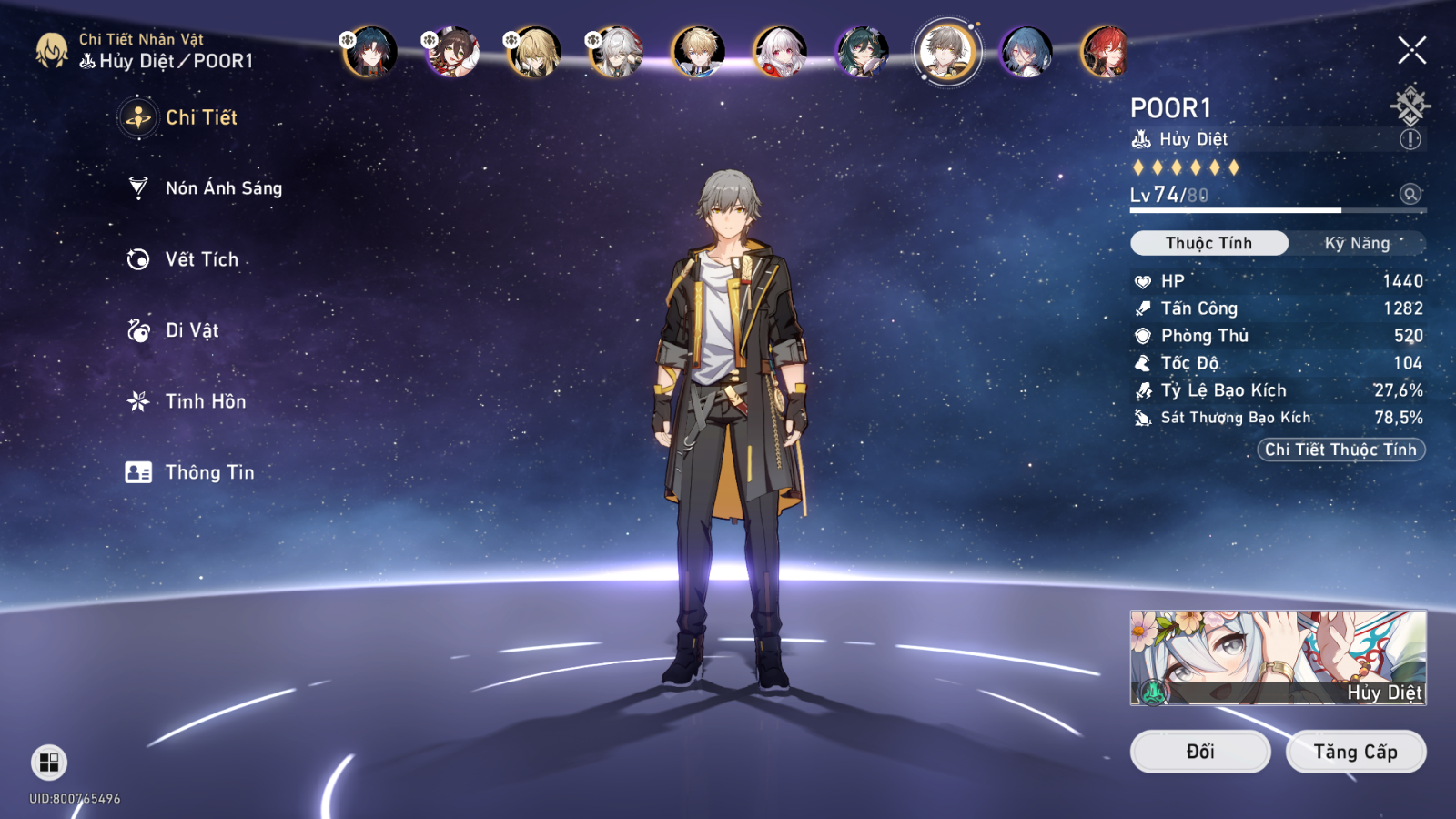Open Chi Tiết Thuộc Tính stat details
This screenshot has height=819, width=1456.
(x=1340, y=450)
